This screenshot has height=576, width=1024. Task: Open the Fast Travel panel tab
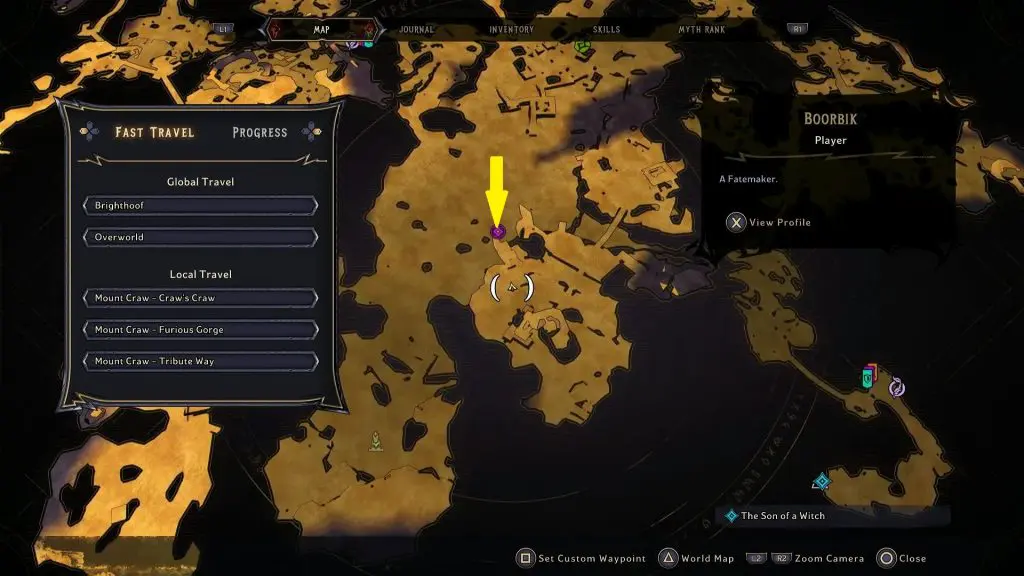[x=154, y=132]
